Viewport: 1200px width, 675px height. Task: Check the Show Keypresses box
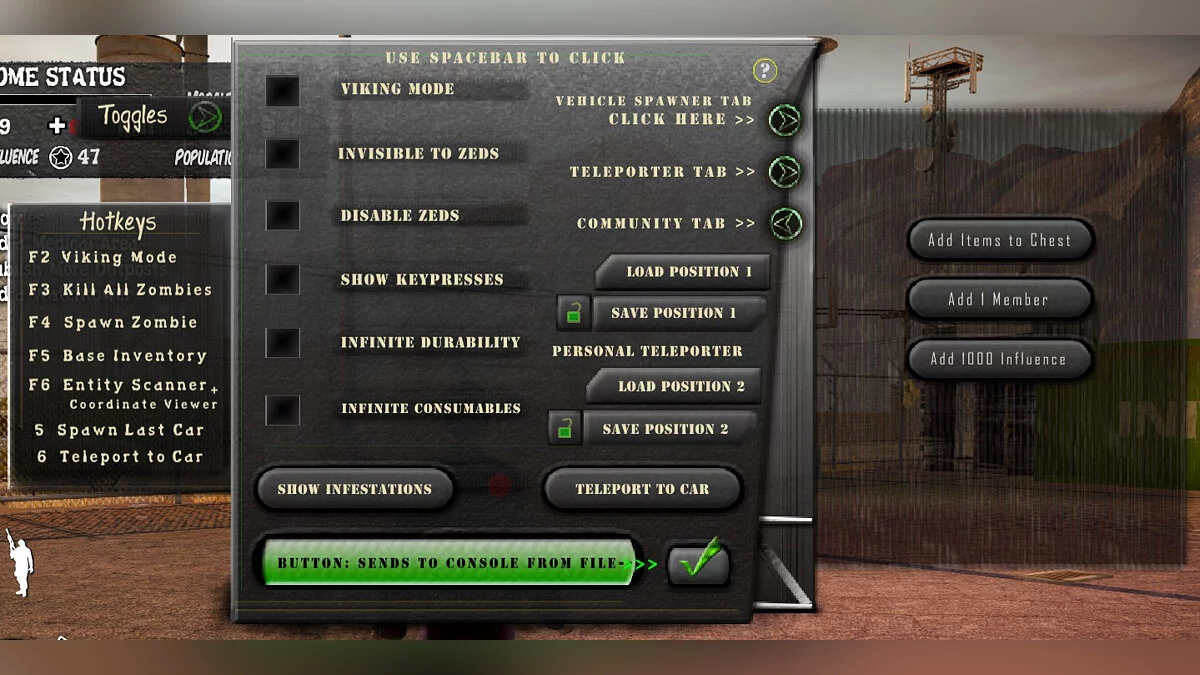(x=283, y=279)
